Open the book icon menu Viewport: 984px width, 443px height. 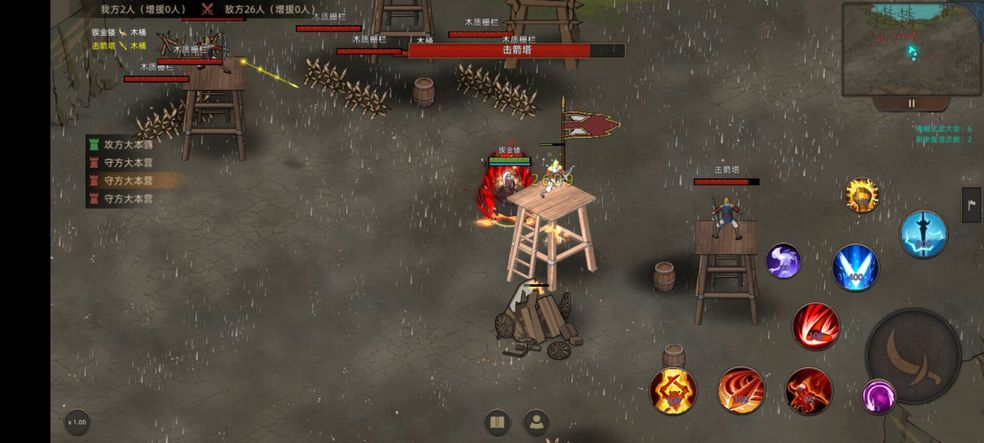(x=497, y=421)
